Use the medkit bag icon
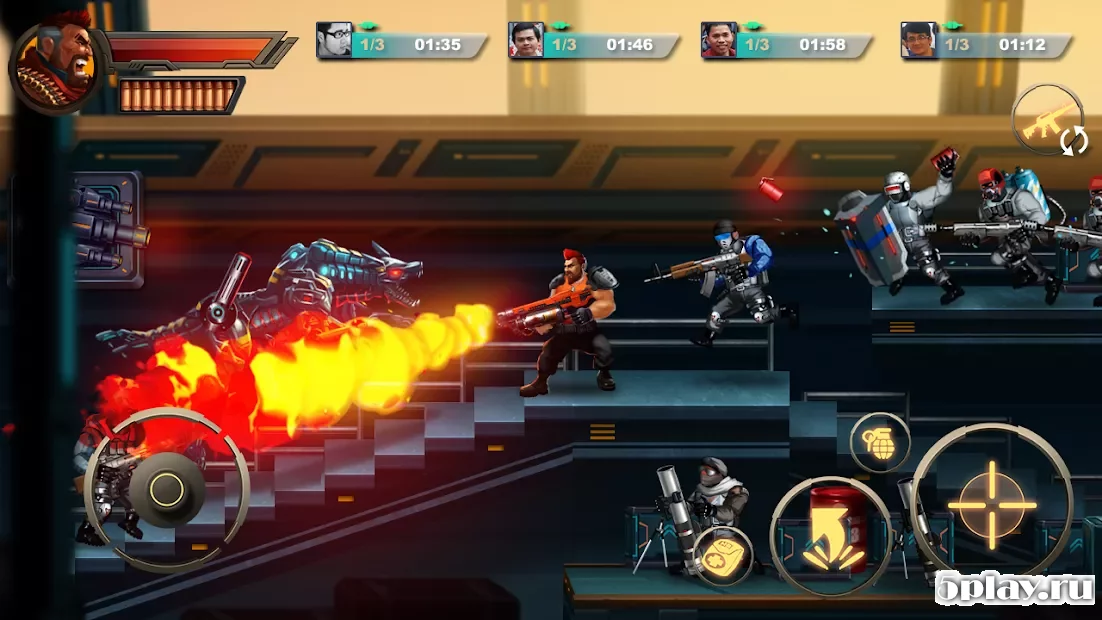This screenshot has height=620, width=1102. click(x=722, y=557)
